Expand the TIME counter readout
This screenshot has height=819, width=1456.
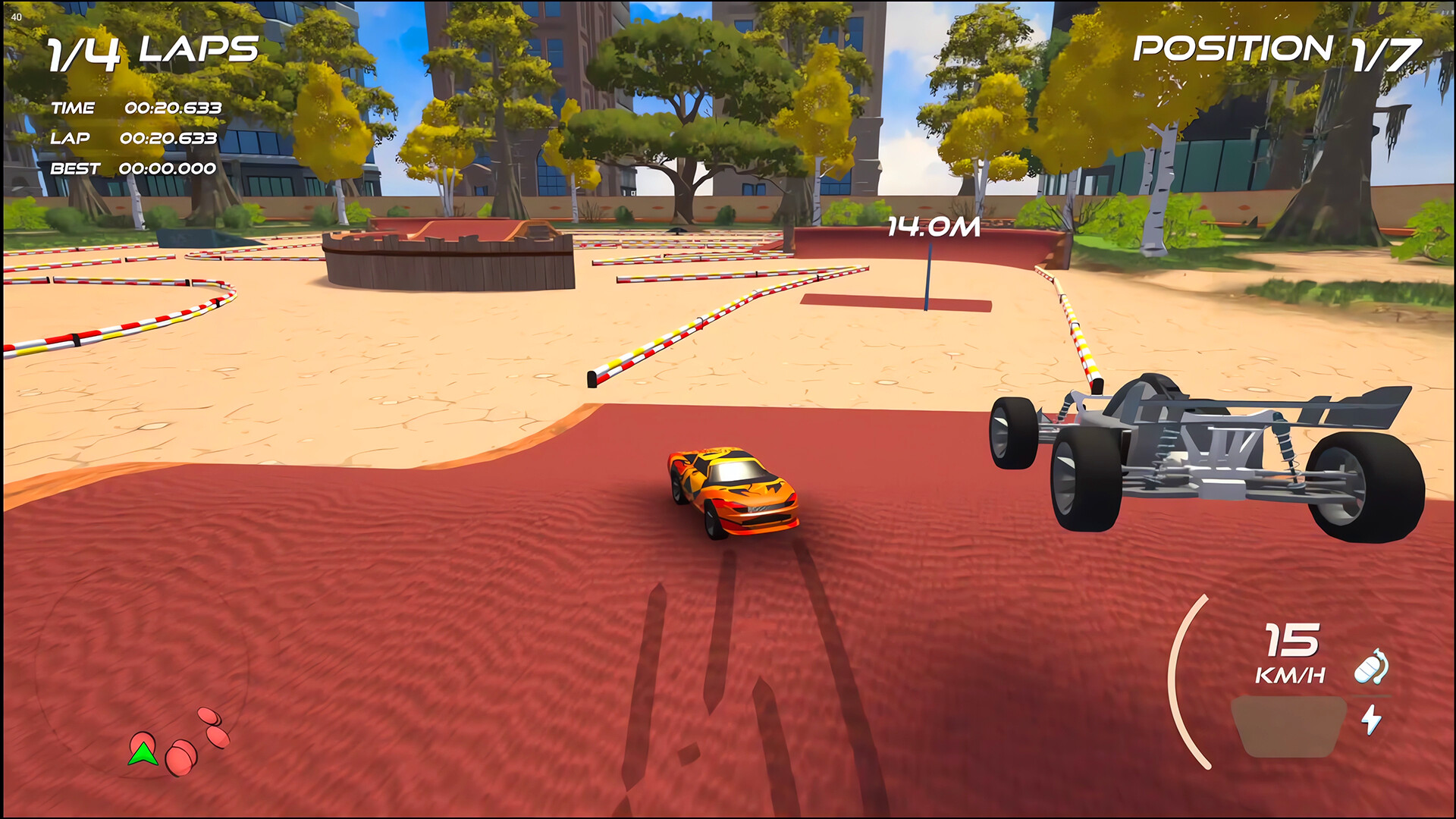[x=136, y=108]
